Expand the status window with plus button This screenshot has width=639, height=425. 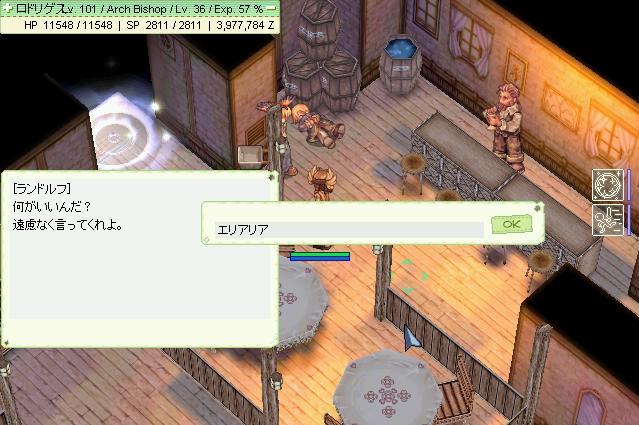pyautogui.click(x=8, y=7)
